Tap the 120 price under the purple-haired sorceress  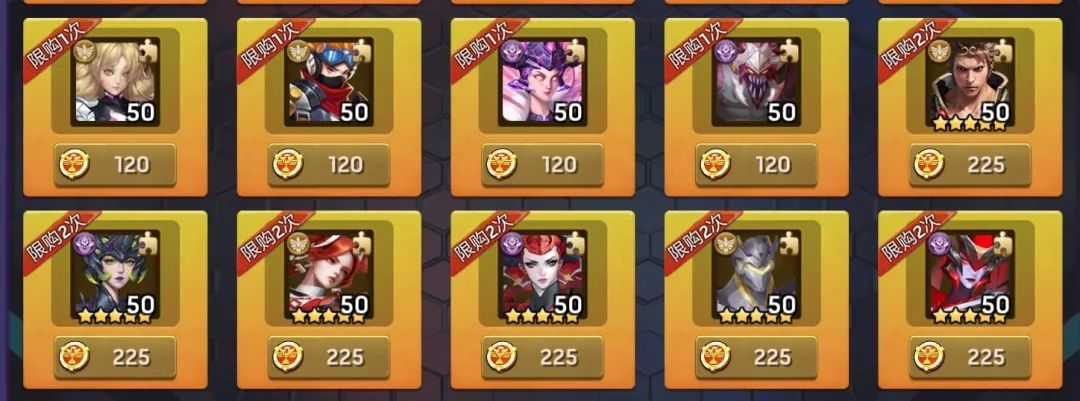pyautogui.click(x=542, y=164)
